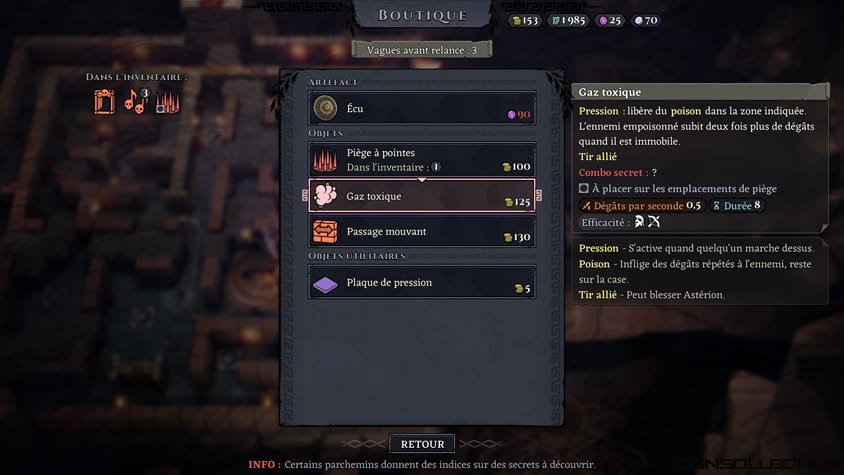The height and width of the screenshot is (475, 844).
Task: Purchase the Passage mouvant item
Action: pos(421,232)
